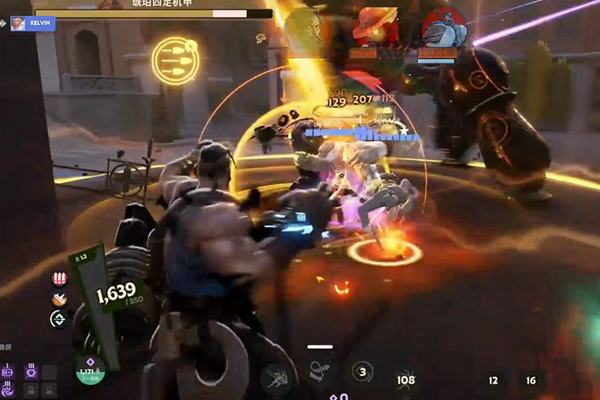Select the red ammo item icon

(58, 279)
